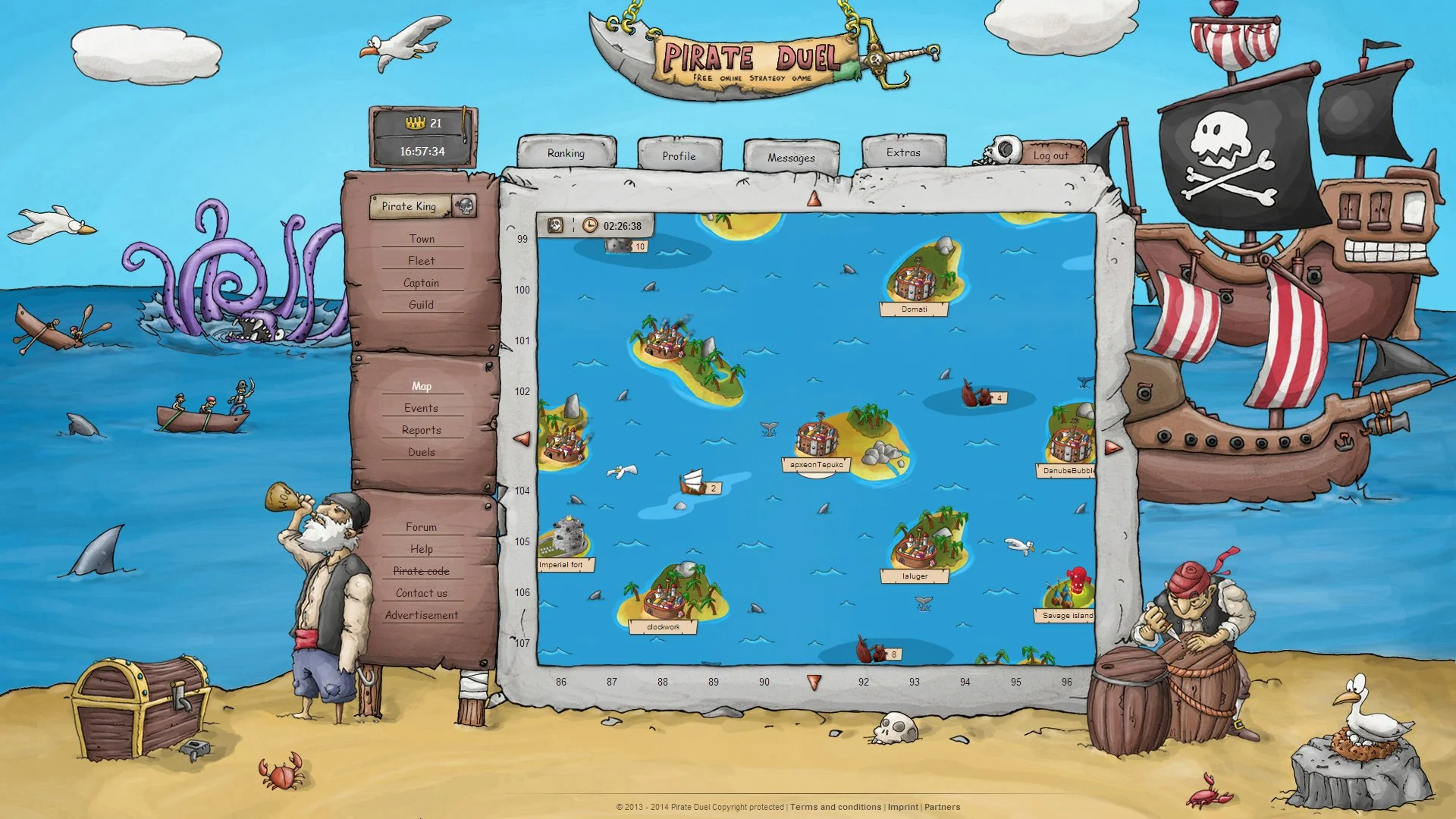
Task: Open the Messages tab
Action: tap(791, 158)
